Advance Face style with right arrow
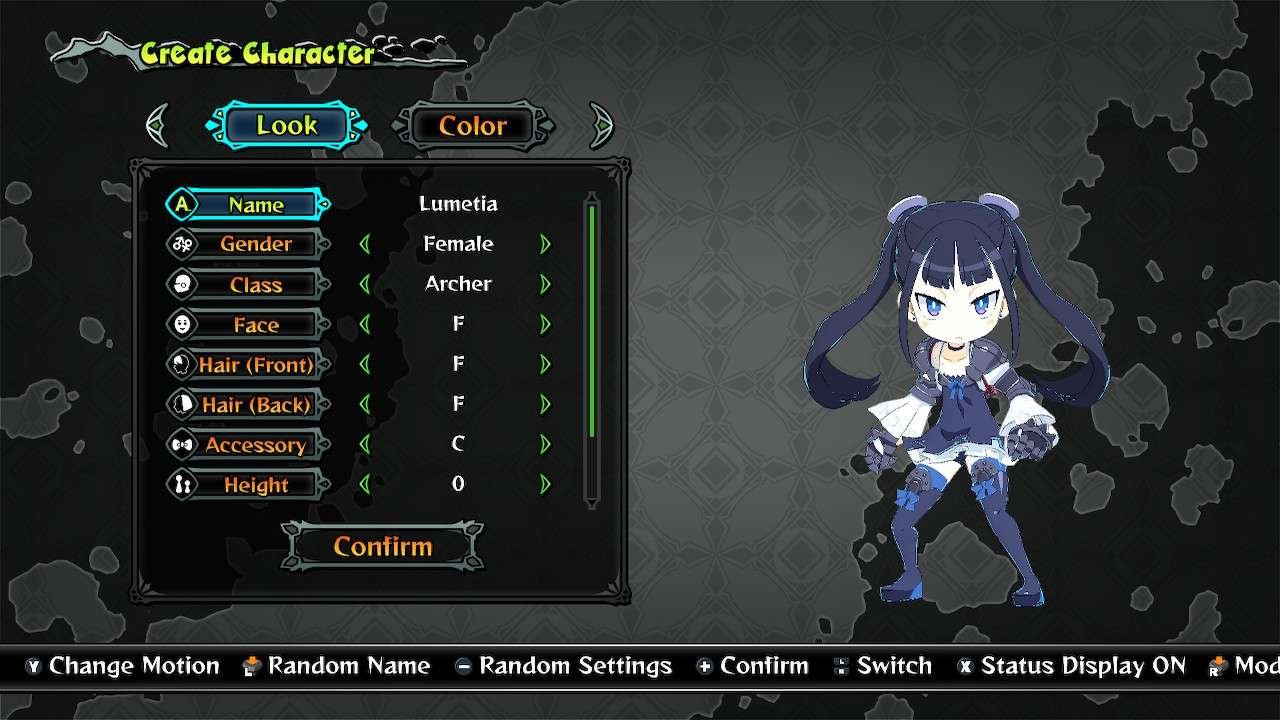 (545, 324)
